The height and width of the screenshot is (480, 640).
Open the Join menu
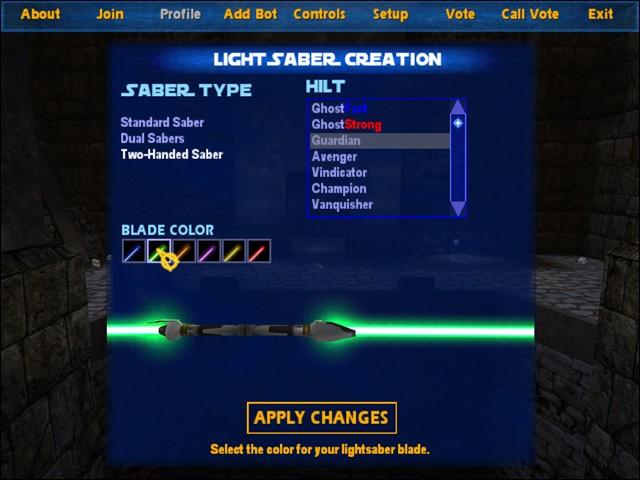tap(110, 14)
